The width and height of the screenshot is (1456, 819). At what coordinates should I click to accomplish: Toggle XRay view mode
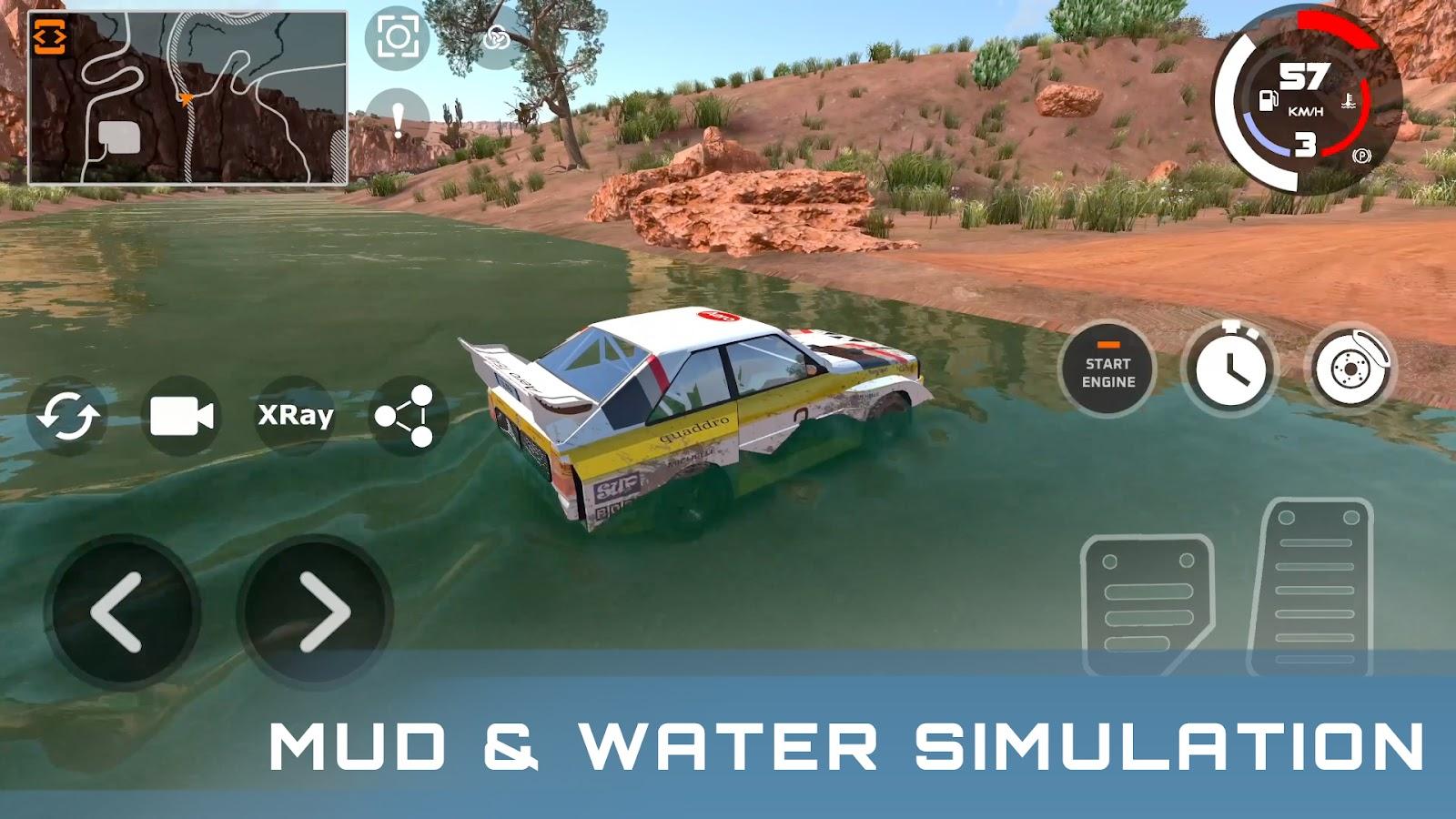[x=294, y=417]
